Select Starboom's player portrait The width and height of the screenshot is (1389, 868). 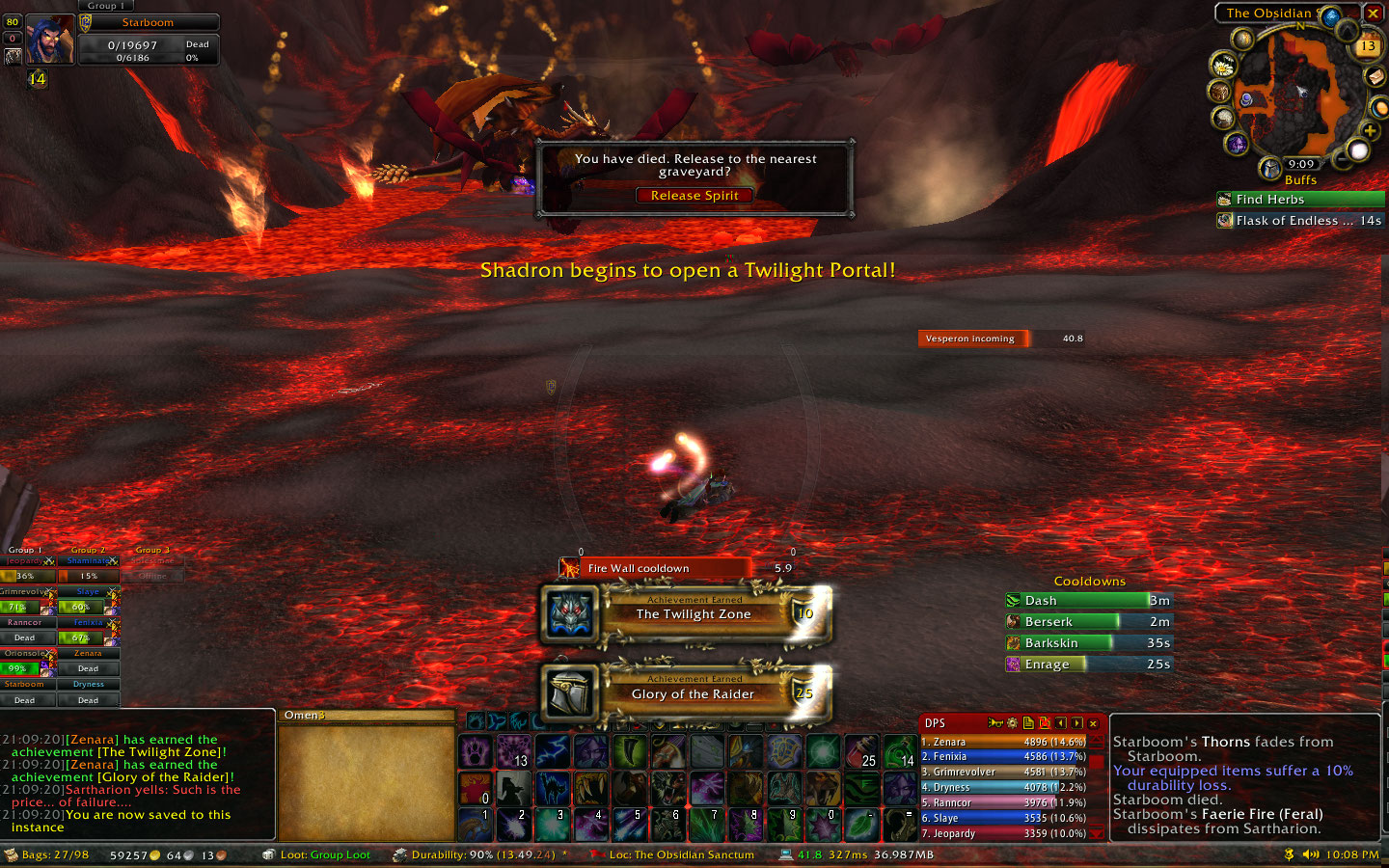49,41
